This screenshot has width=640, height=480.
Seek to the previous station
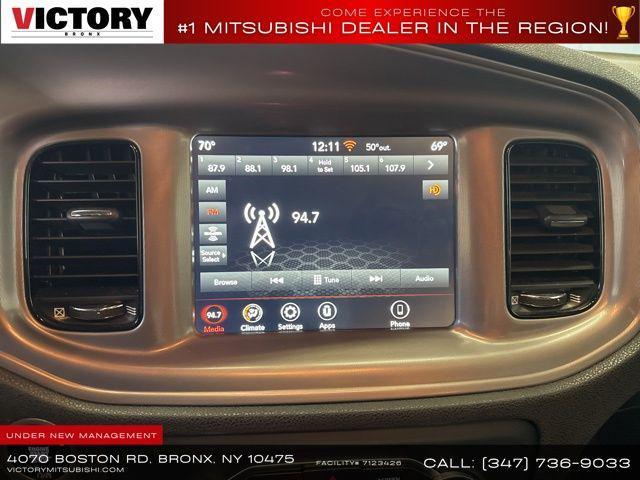tap(277, 281)
